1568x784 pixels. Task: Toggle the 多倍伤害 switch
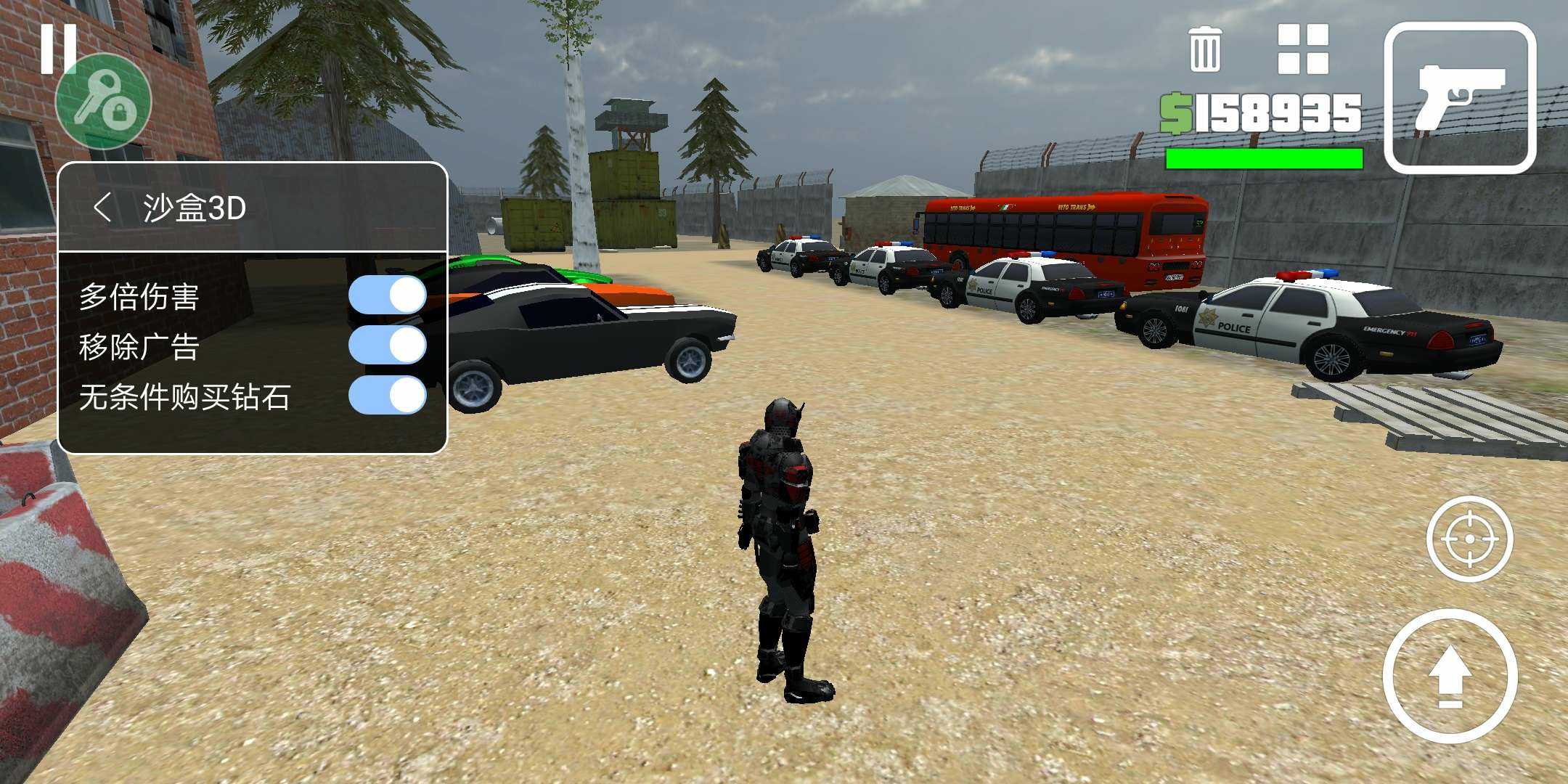388,295
